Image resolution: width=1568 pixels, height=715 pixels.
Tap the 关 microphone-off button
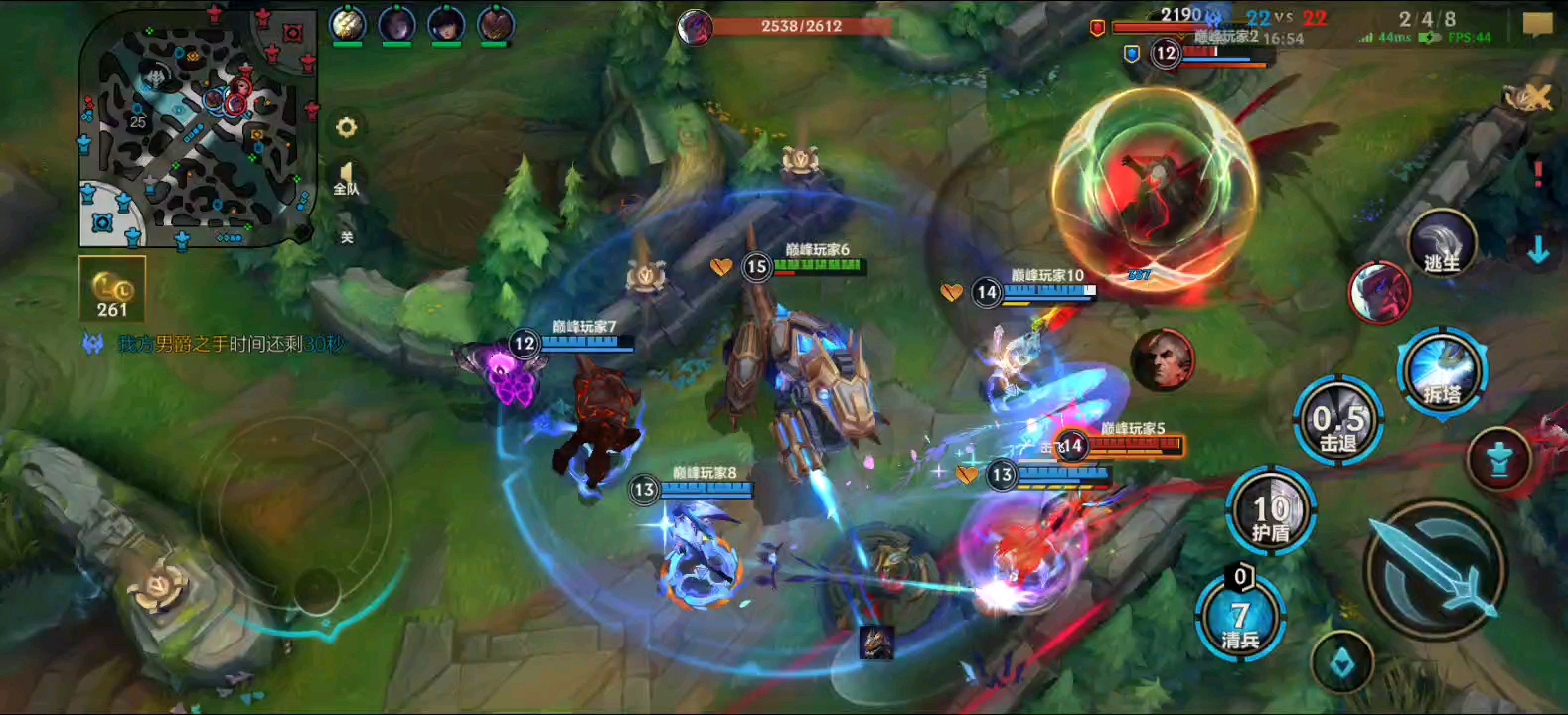tap(347, 236)
